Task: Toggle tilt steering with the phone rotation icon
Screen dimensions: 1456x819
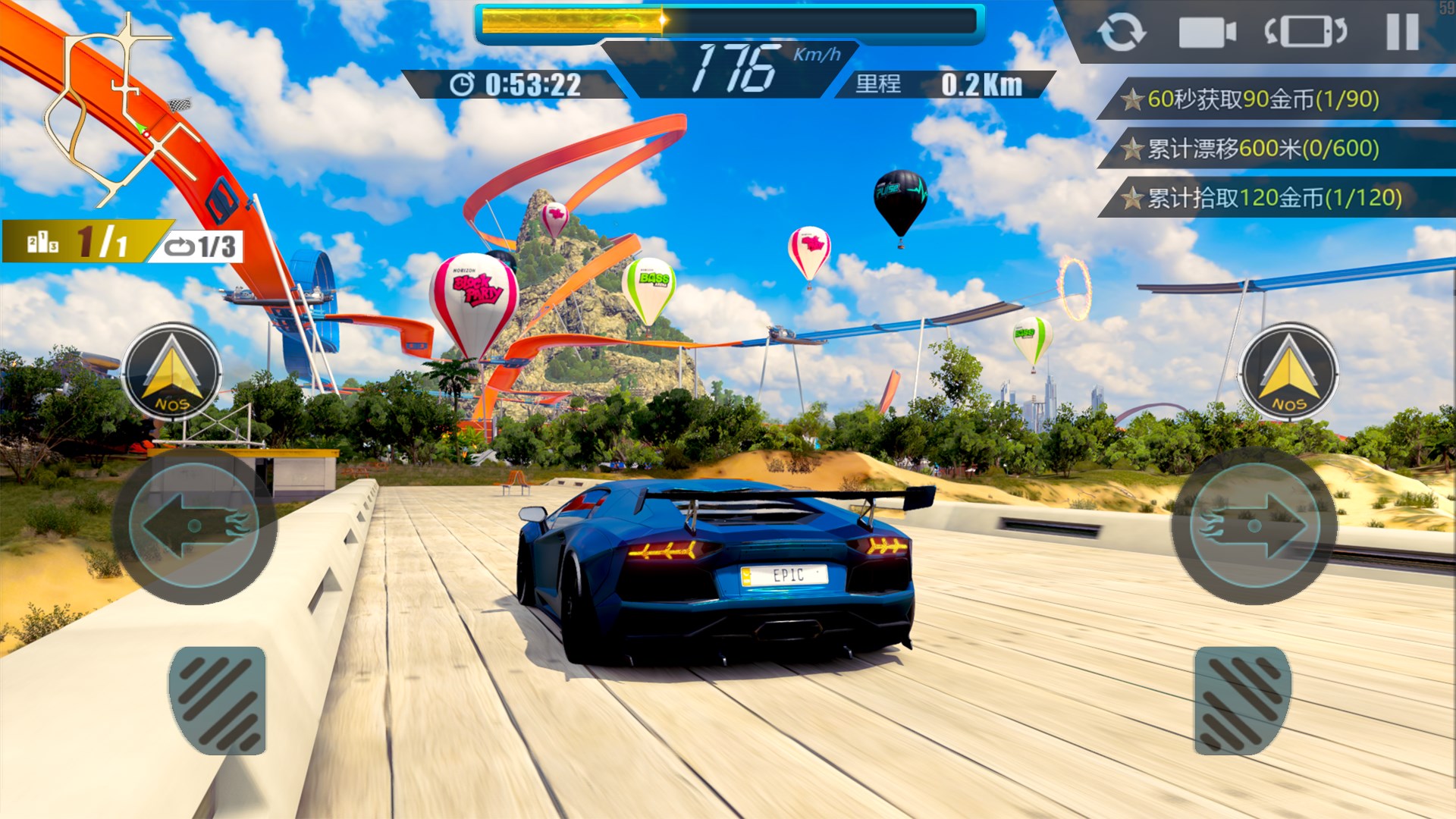Action: pos(1305,33)
